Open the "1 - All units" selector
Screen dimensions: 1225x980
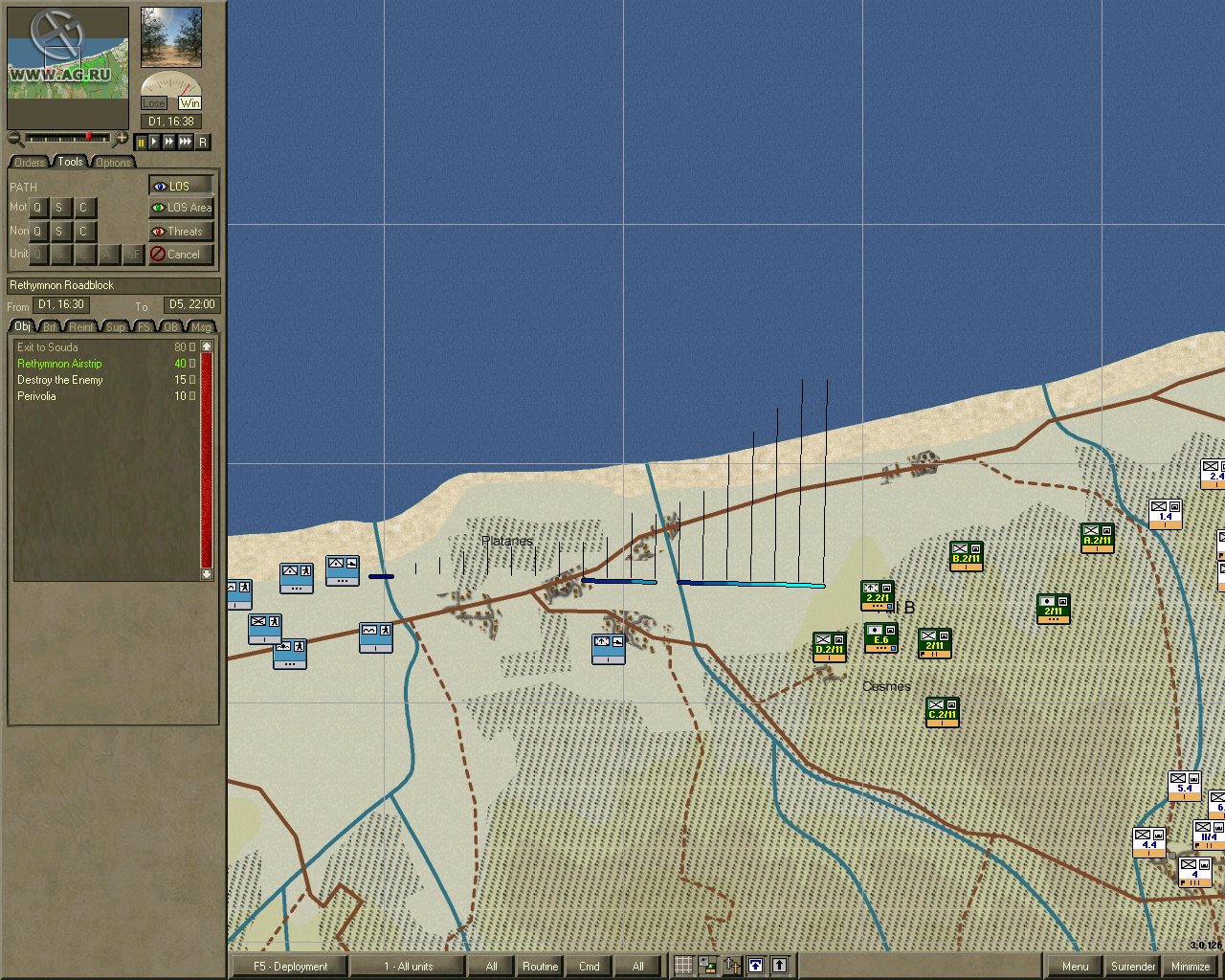pyautogui.click(x=406, y=966)
